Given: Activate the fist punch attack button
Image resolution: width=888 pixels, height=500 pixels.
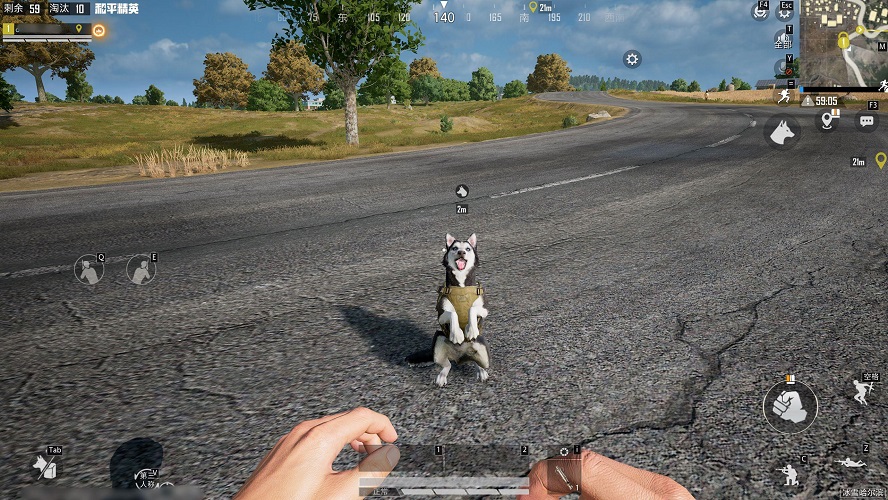Looking at the screenshot, I should click(790, 406).
